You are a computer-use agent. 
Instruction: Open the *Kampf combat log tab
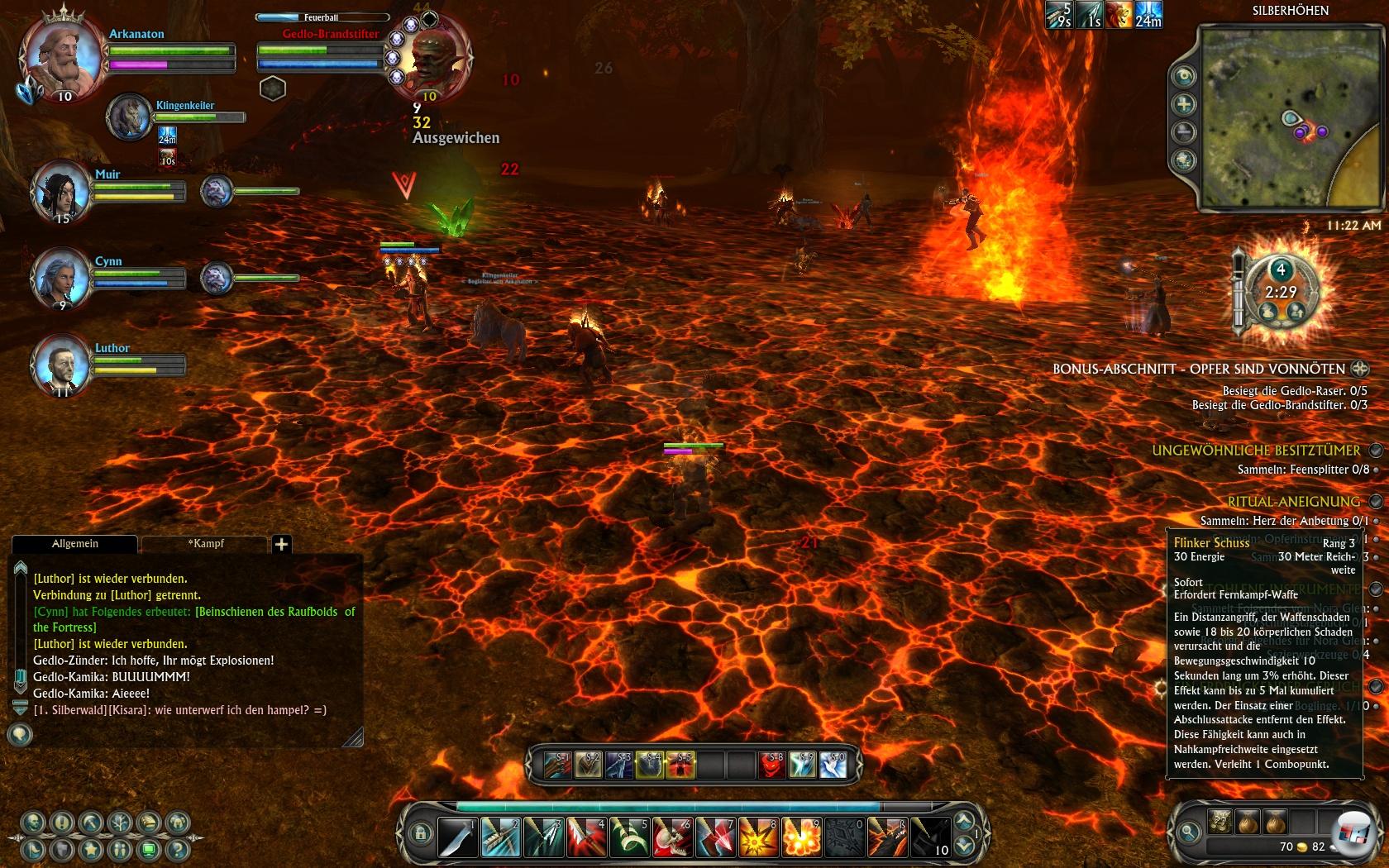pos(205,544)
